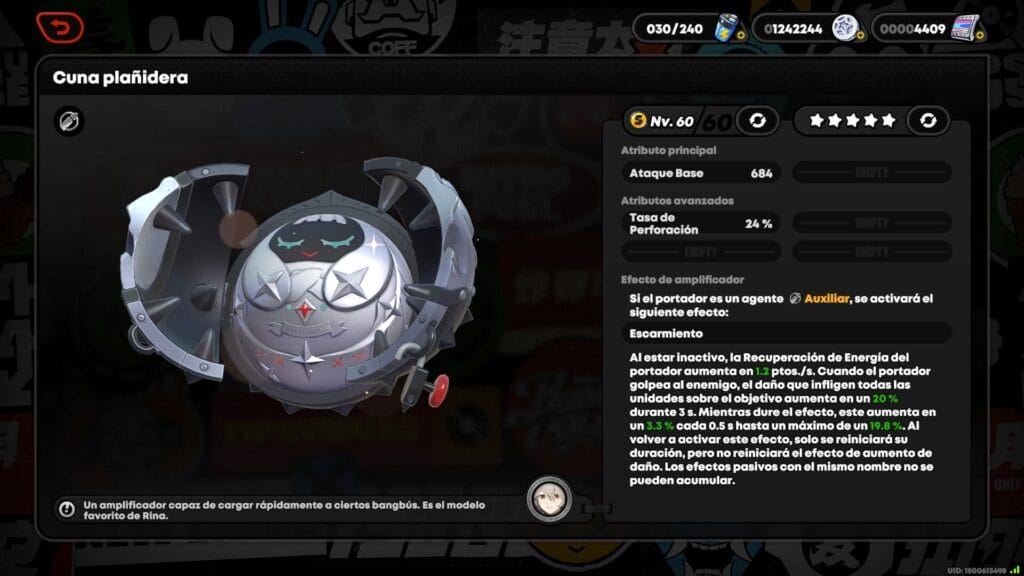Add Dennies via the silver coin plus icon
1024x576 pixels.
pos(859,35)
